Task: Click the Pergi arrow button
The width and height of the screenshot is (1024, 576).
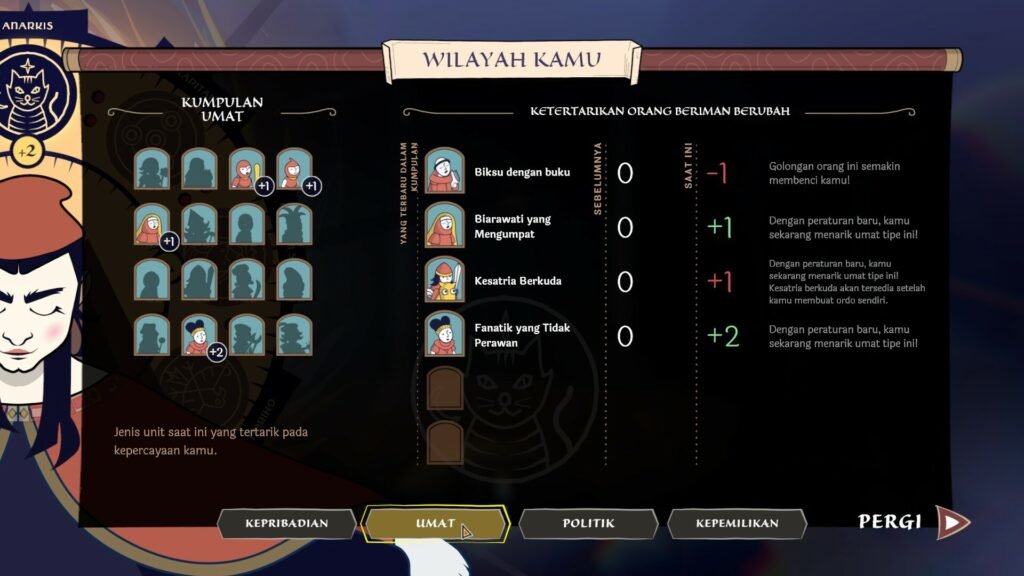Action: pyautogui.click(x=952, y=521)
